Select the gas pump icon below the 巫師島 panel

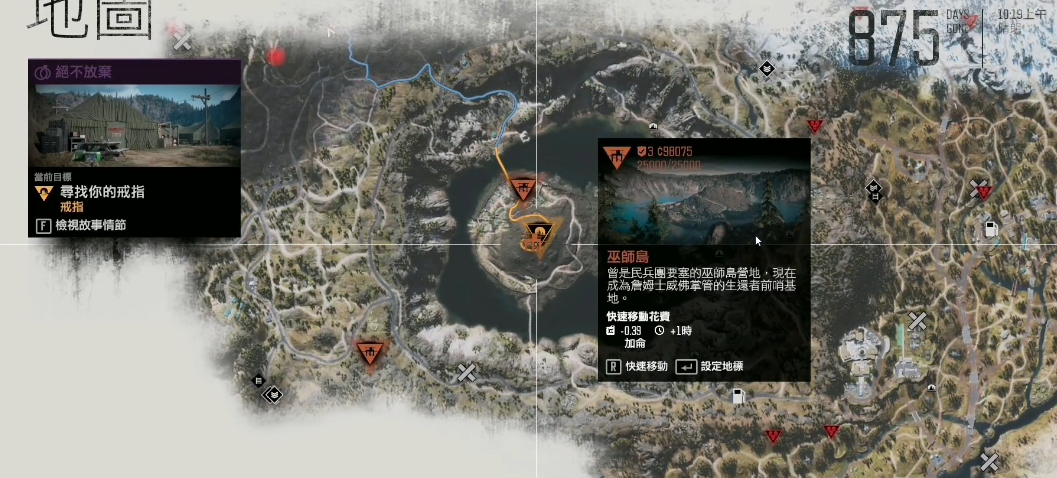click(x=739, y=397)
